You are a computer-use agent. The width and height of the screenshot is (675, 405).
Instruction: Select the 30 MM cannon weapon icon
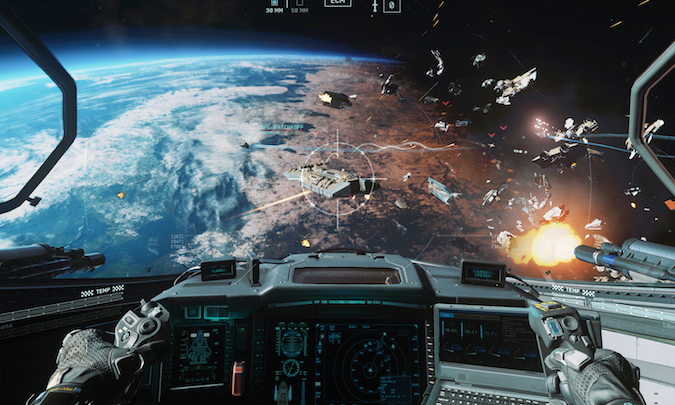coord(275,4)
